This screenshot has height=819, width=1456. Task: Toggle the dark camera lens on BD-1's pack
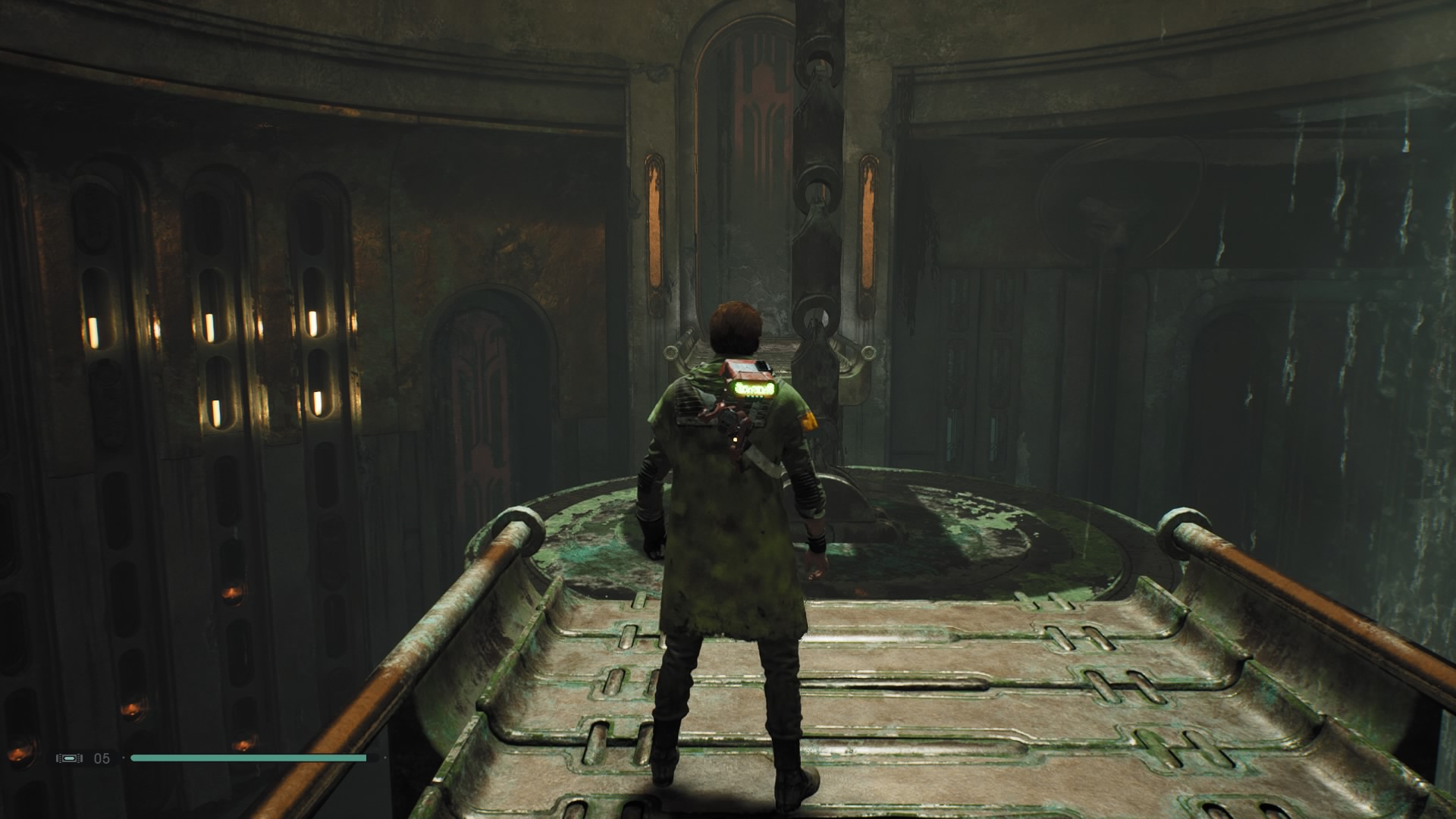[x=761, y=366]
